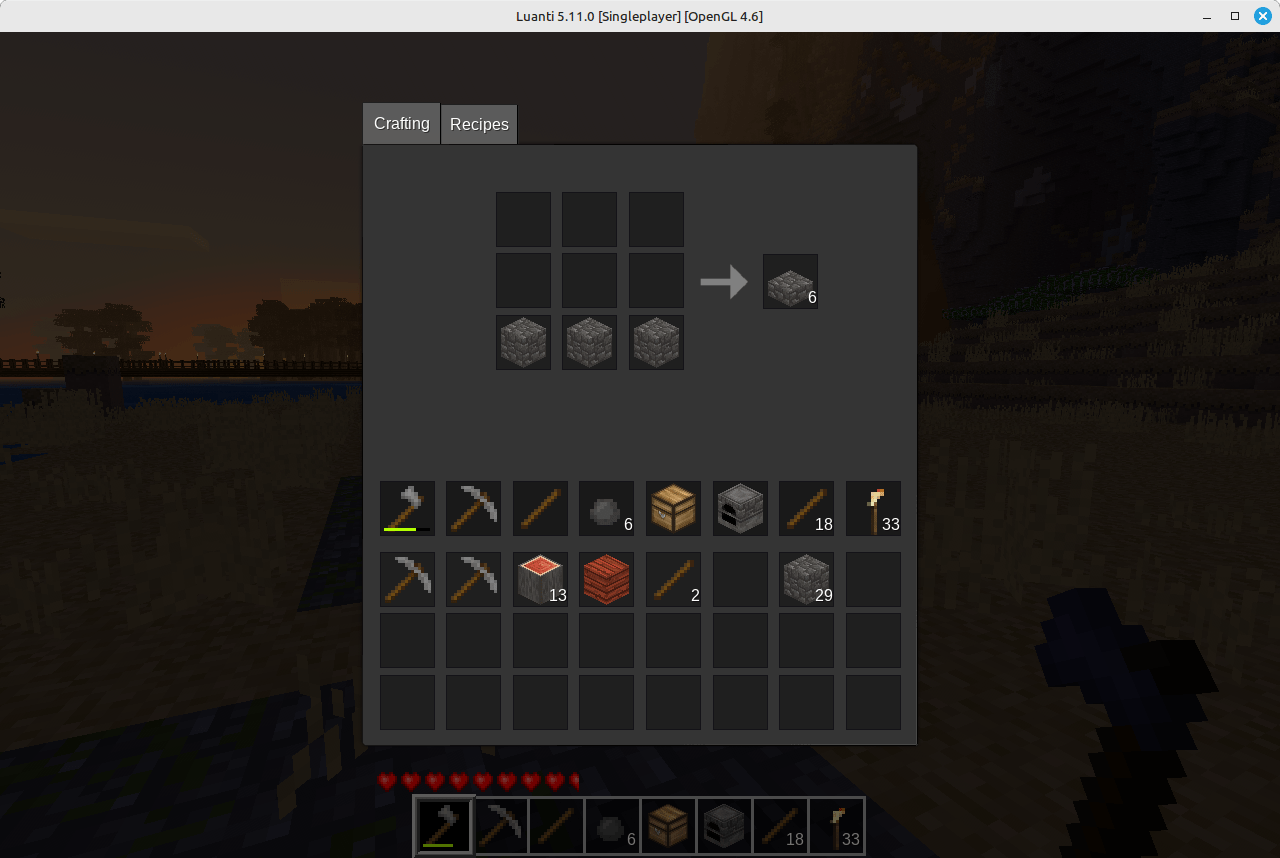
Task: Select the furnace item in inventory
Action: pos(740,508)
